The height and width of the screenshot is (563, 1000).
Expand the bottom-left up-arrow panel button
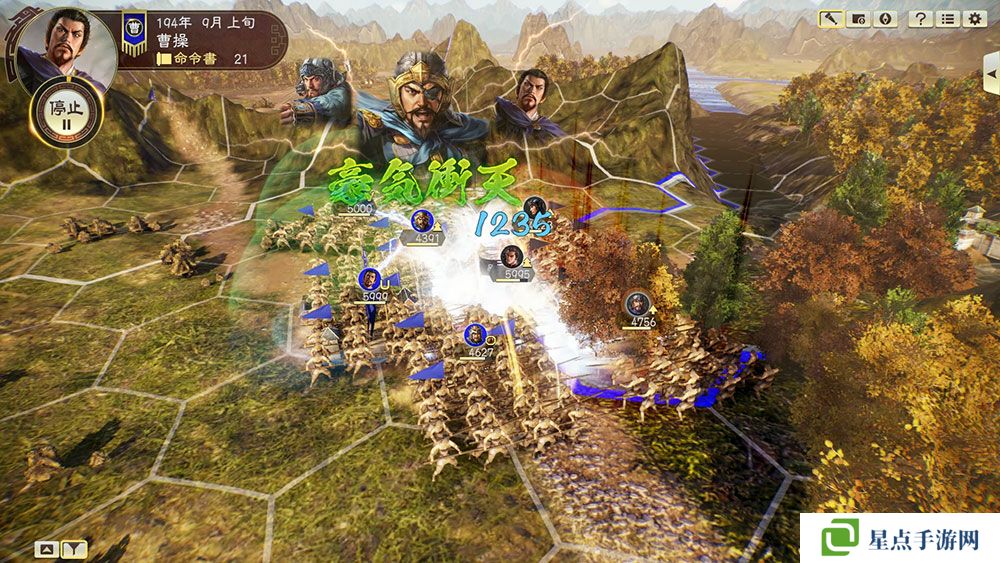pos(46,548)
